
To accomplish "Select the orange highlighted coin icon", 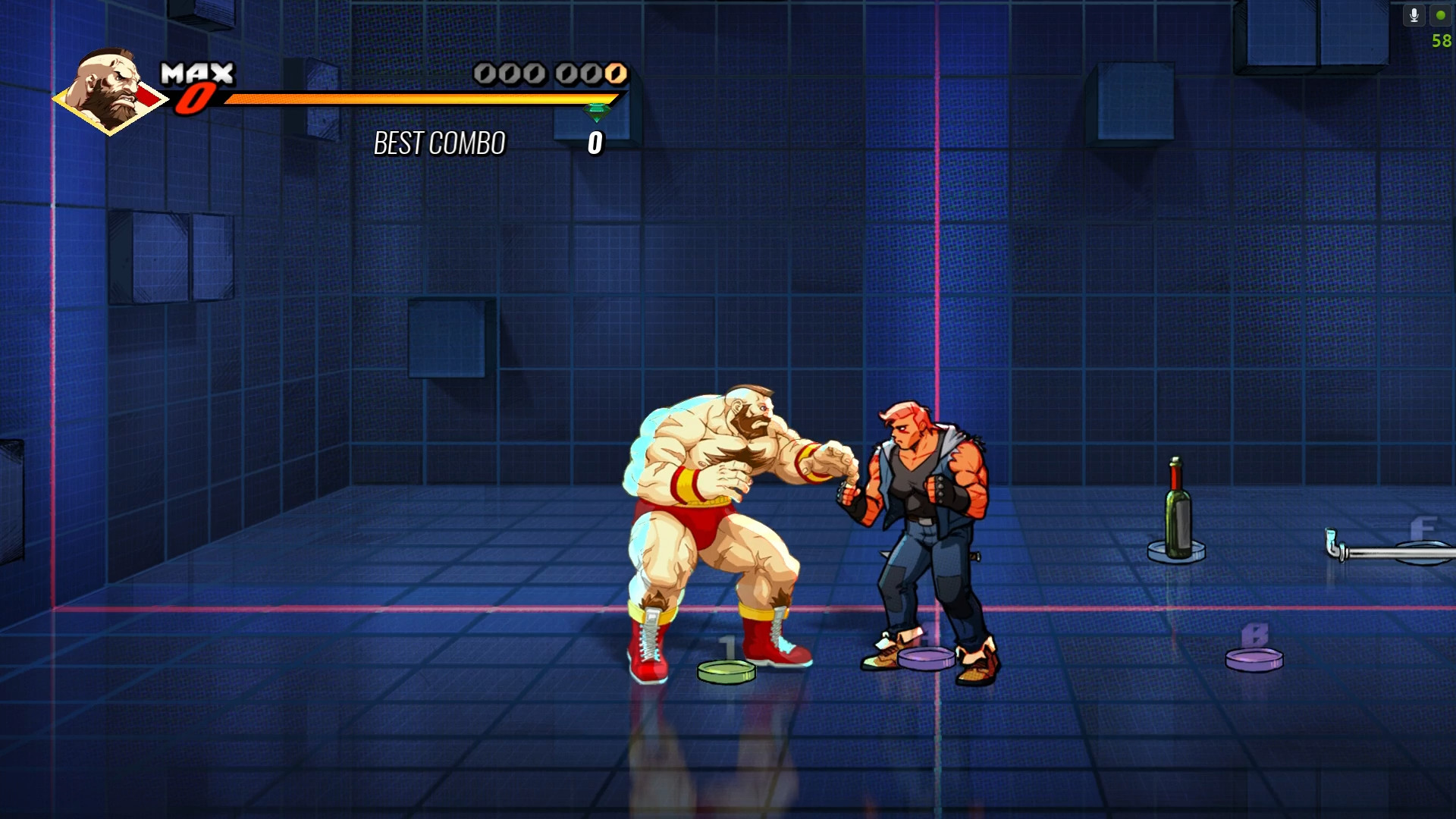I will (615, 73).
